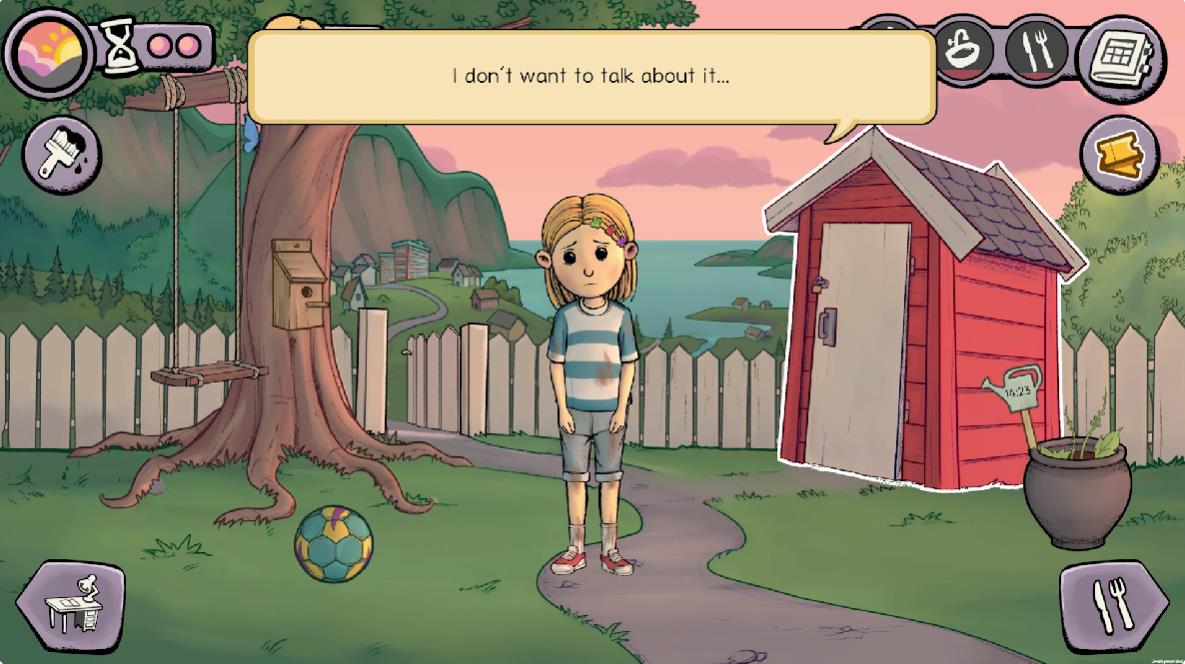
Task: Check the hunger fork-and-knife need icon
Action: click(1035, 49)
